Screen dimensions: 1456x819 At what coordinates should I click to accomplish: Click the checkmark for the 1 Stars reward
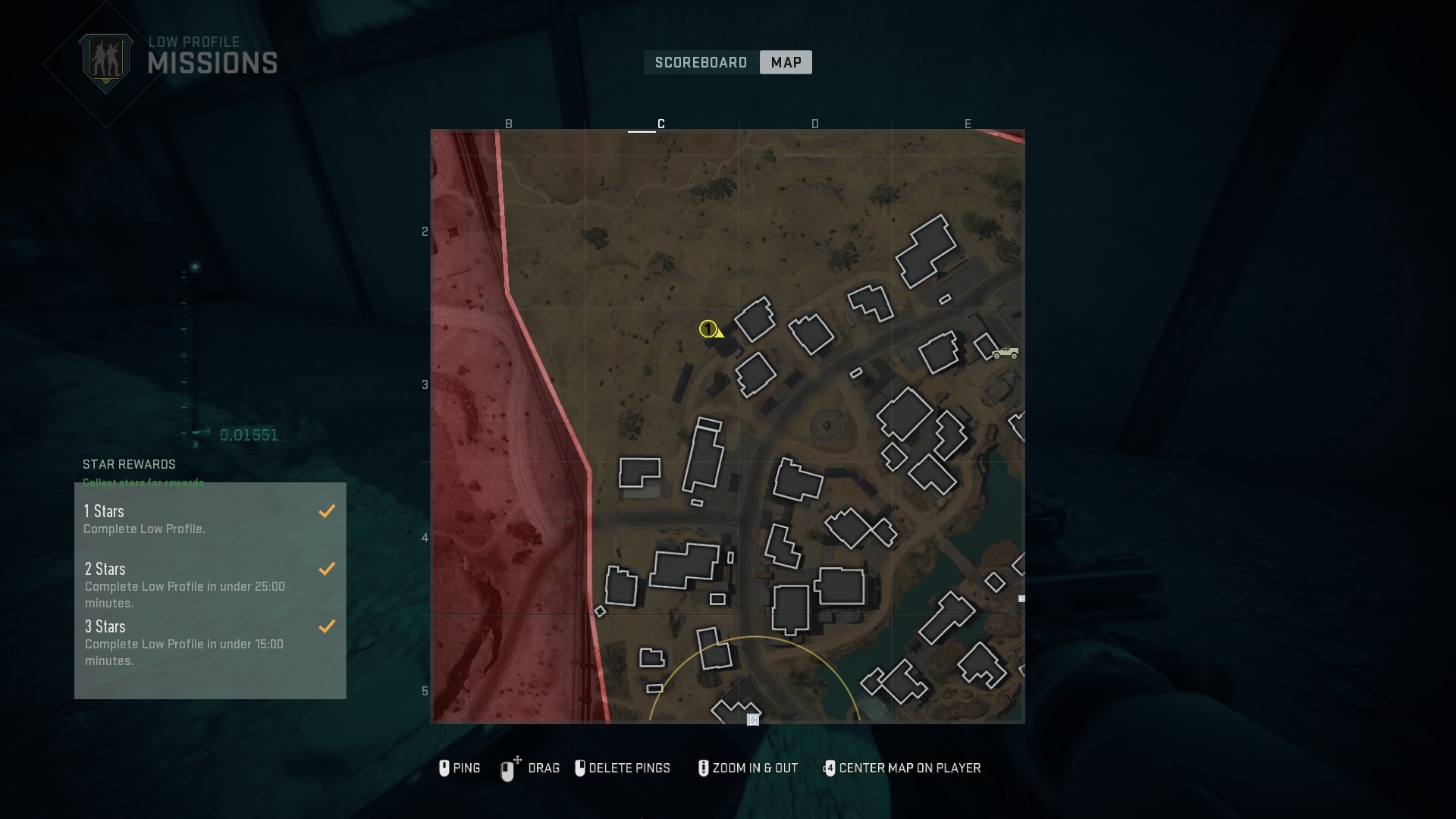tap(327, 510)
